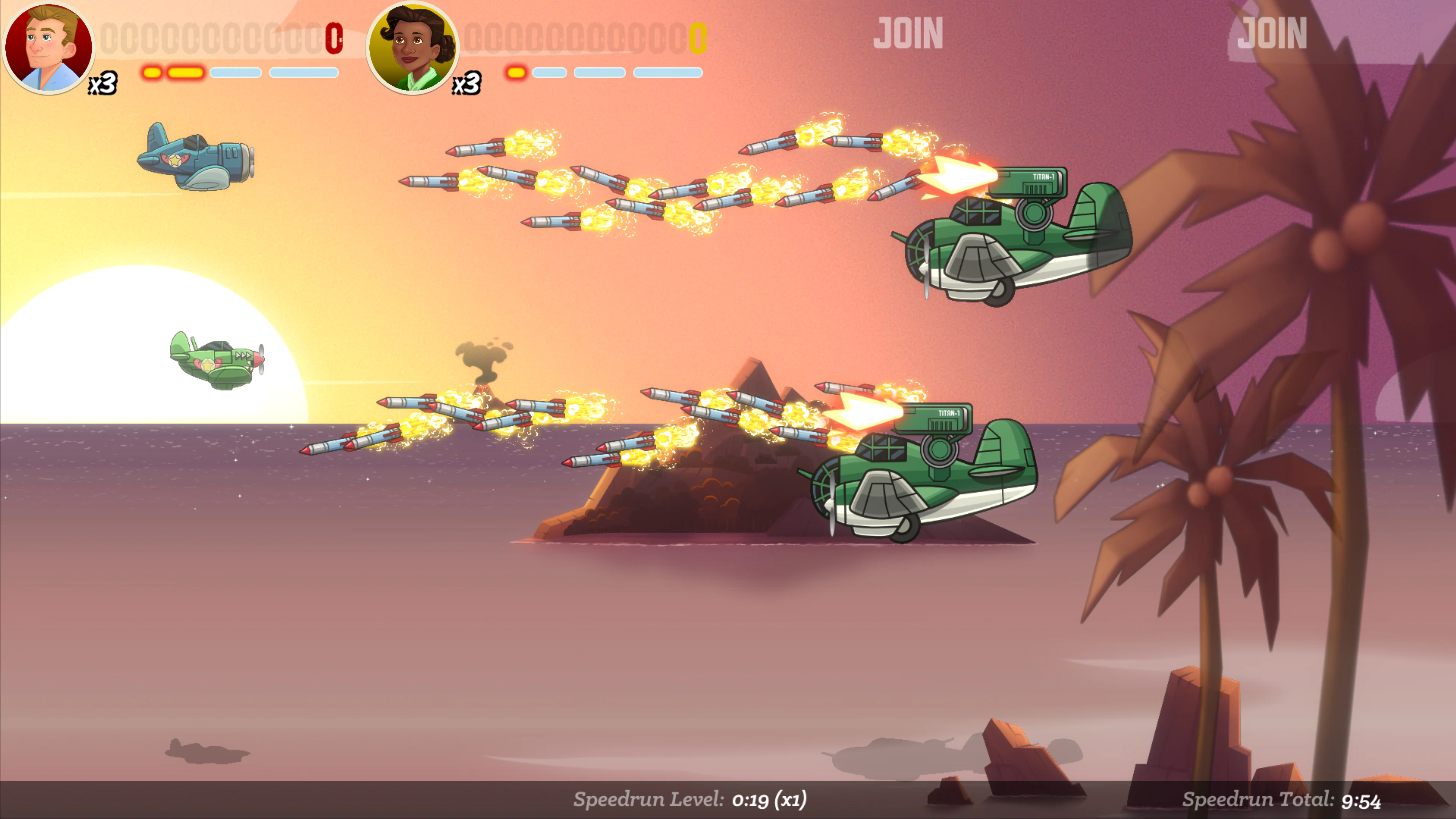Toggle player two's red ammo pip

coord(516,72)
